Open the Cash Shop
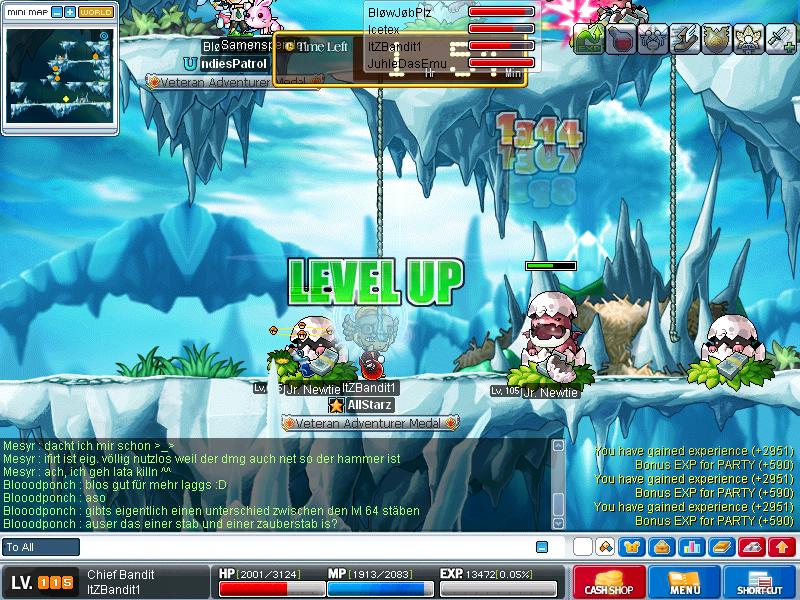 pos(607,582)
